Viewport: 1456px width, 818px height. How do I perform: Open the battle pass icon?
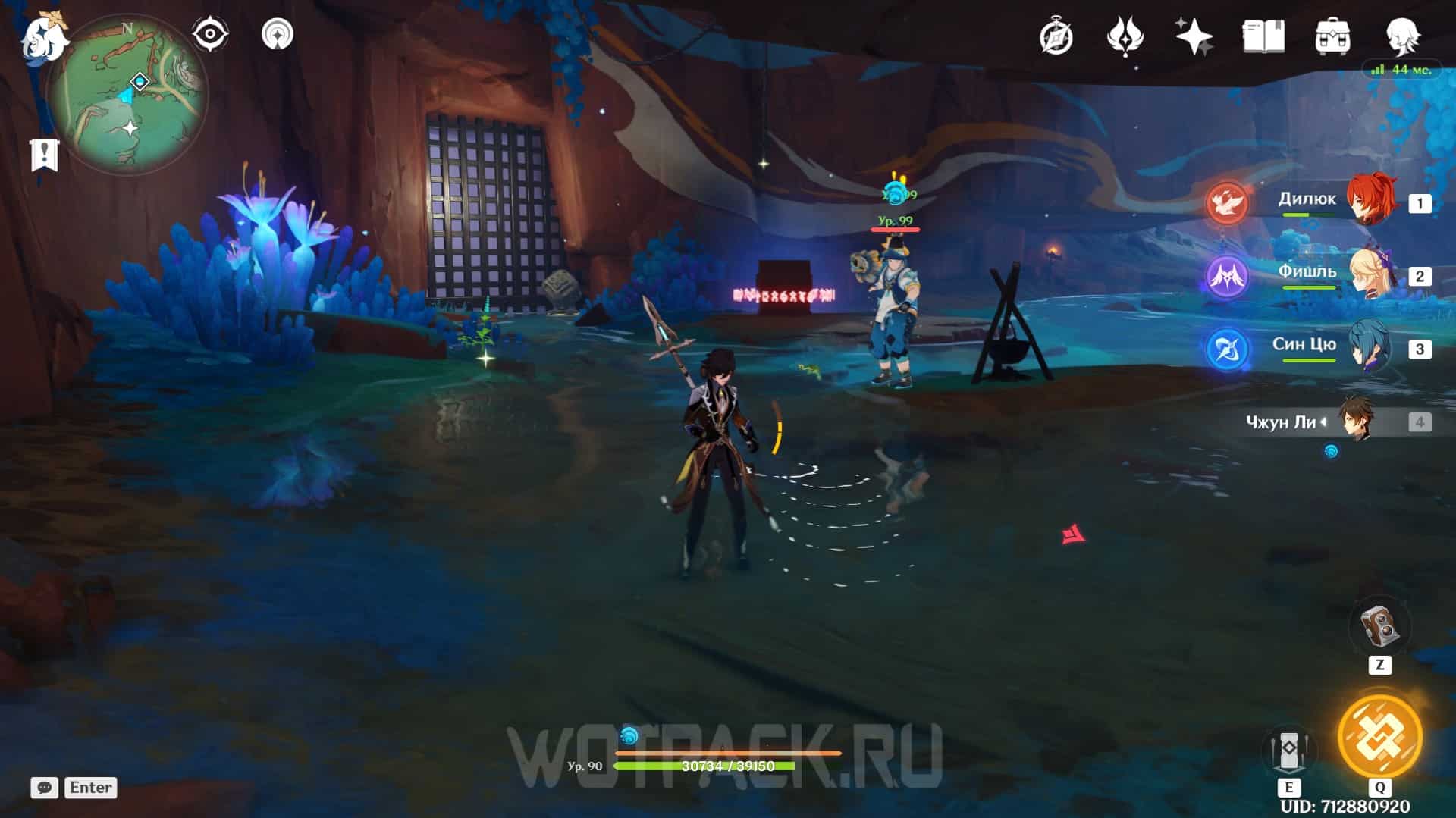(1125, 36)
